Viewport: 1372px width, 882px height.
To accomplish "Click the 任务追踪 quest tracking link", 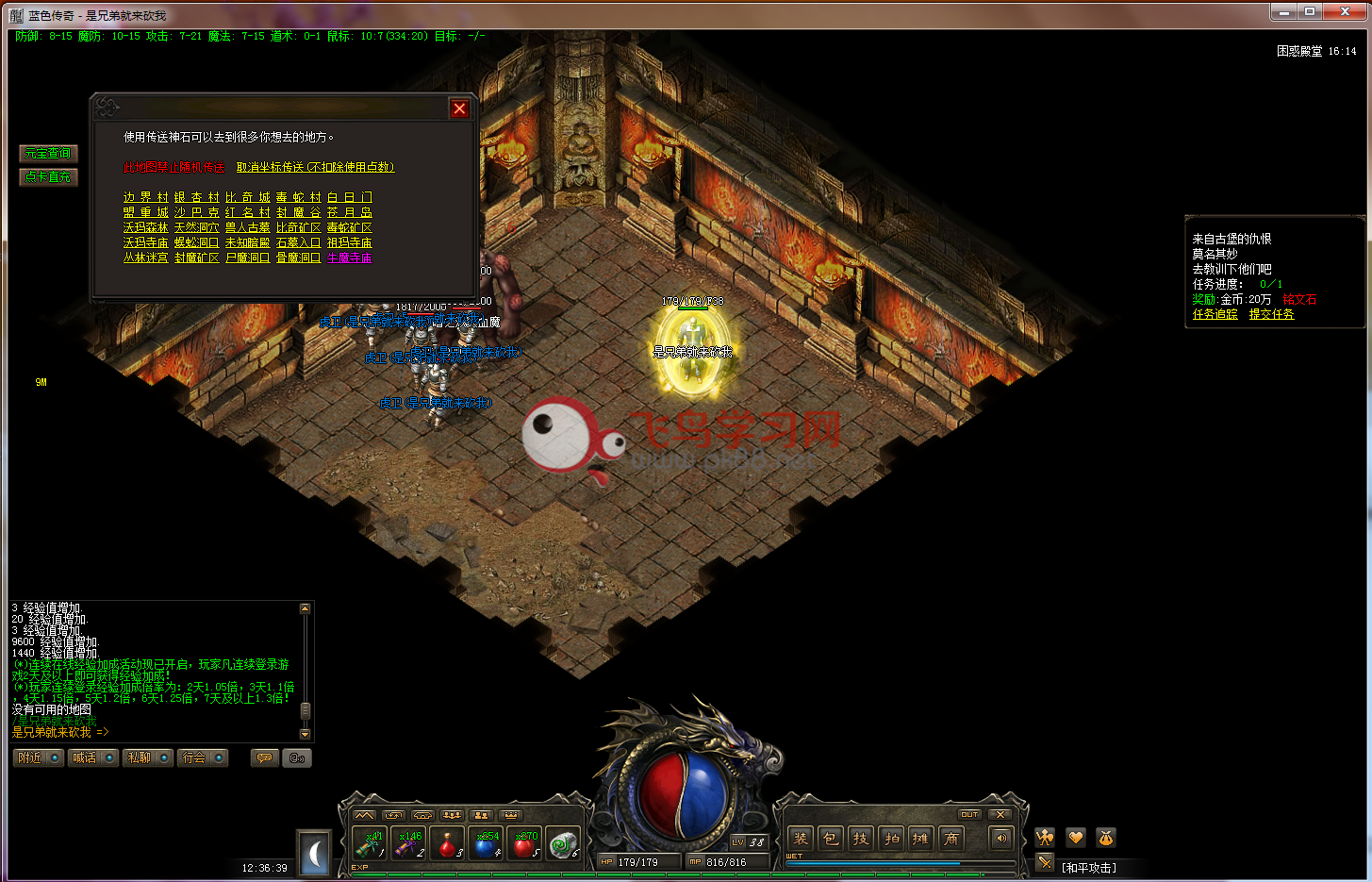I will pyautogui.click(x=1215, y=314).
